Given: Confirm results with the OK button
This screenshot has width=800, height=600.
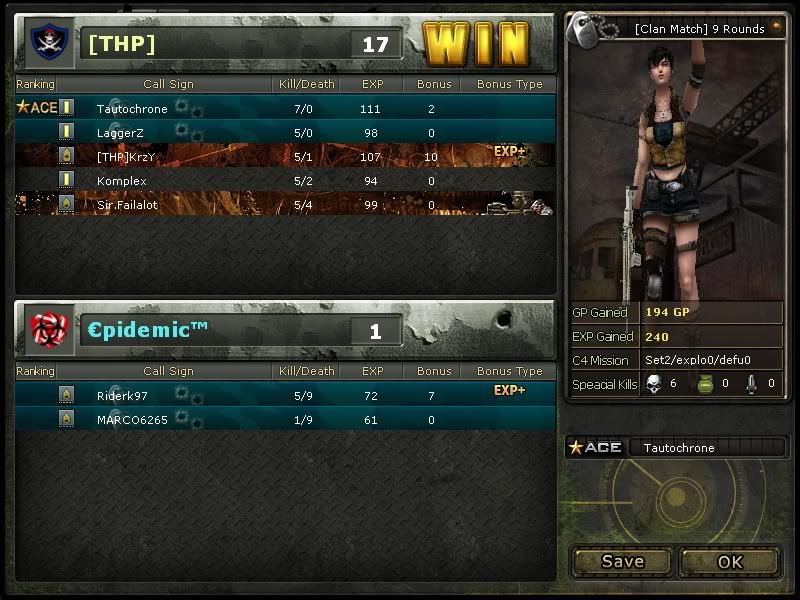Looking at the screenshot, I should coord(730,561).
